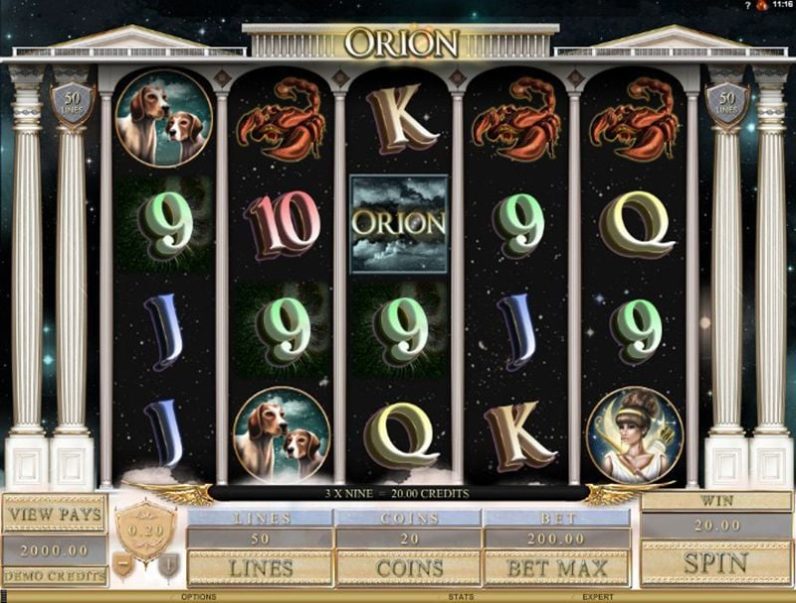Increase coin size with the arrow button
Viewport: 796px width, 603px height.
click(169, 565)
